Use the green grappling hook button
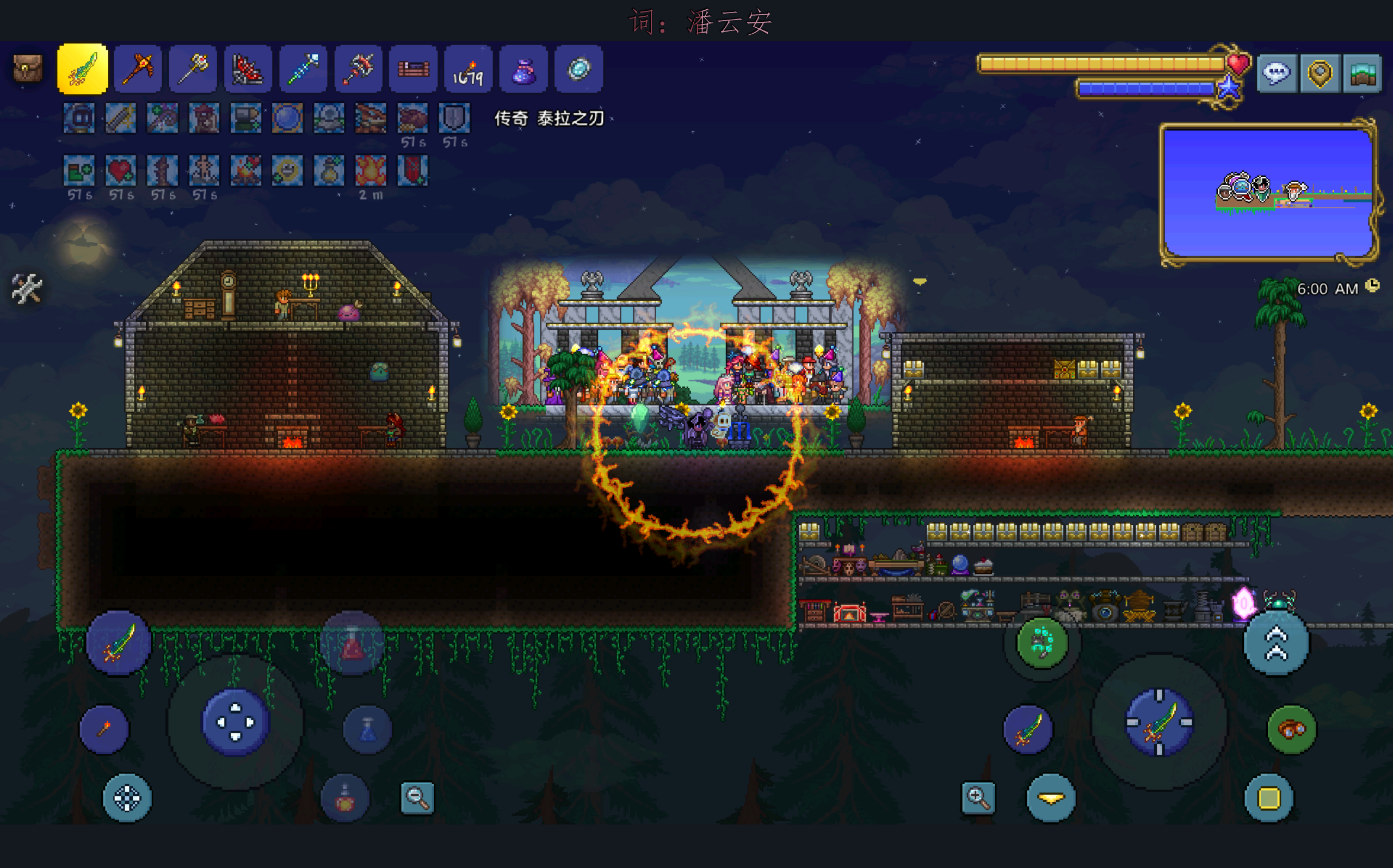This screenshot has height=868, width=1393. [1041, 642]
